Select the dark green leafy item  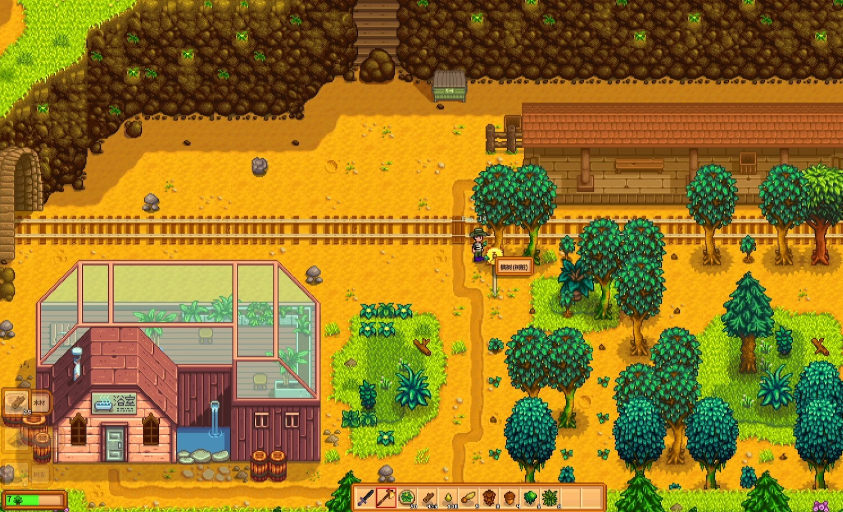(530, 497)
